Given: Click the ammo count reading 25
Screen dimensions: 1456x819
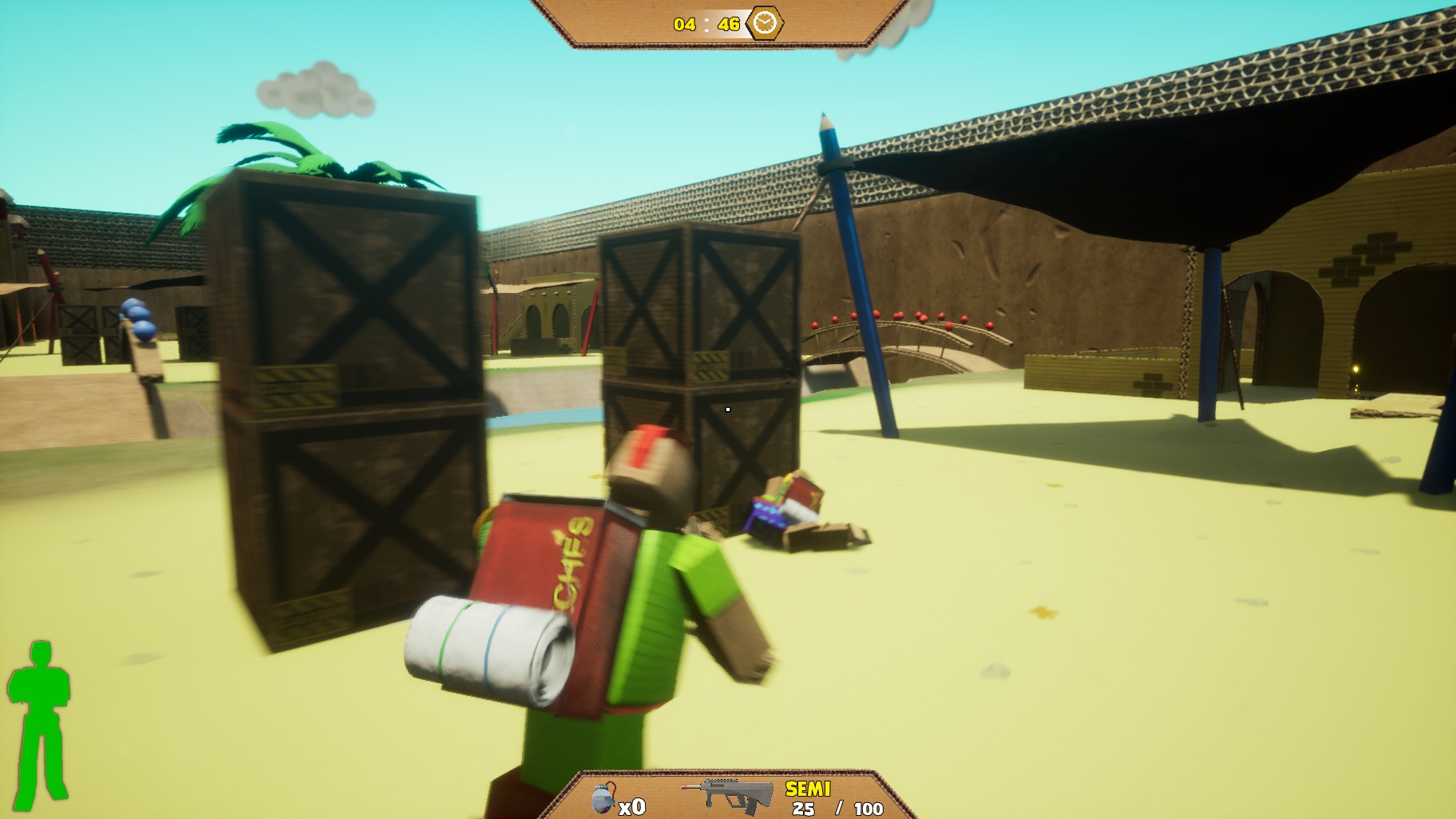Looking at the screenshot, I should click(x=801, y=808).
